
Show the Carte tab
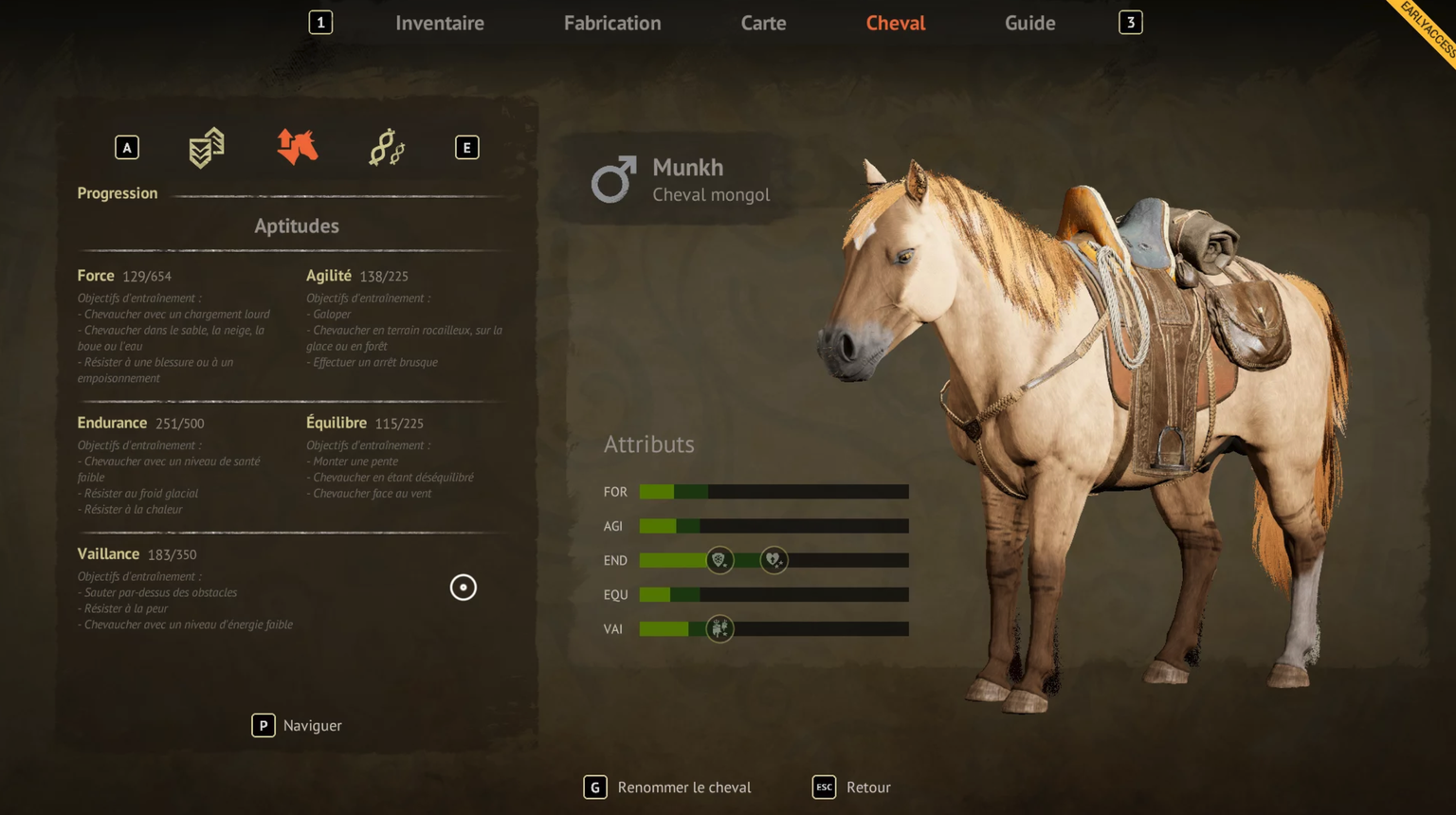tap(763, 23)
